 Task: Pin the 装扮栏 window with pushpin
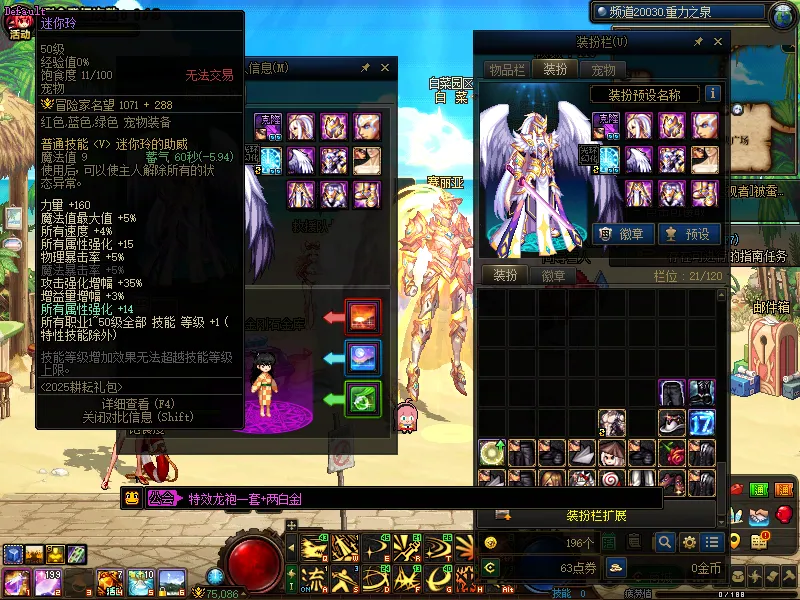699,42
